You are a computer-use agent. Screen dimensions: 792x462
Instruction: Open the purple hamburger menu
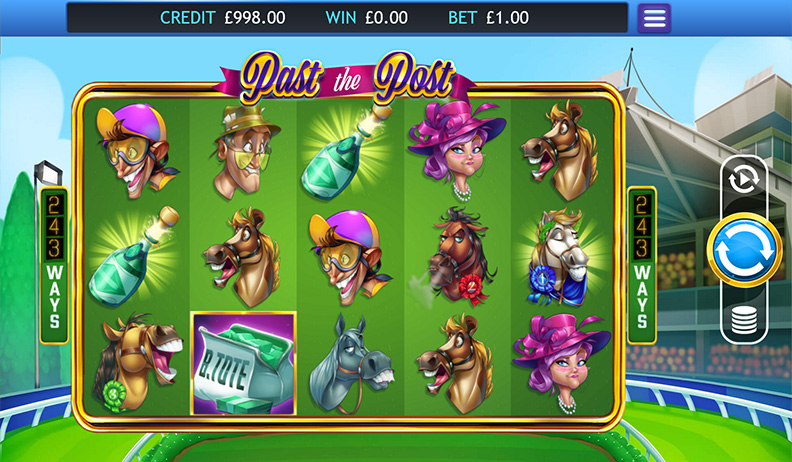(x=654, y=18)
